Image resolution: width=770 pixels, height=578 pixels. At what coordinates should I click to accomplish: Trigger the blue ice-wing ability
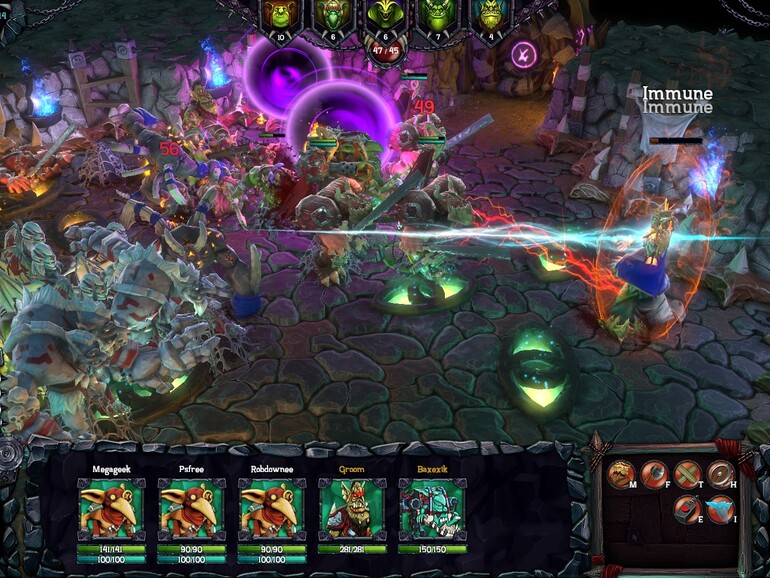[720, 507]
